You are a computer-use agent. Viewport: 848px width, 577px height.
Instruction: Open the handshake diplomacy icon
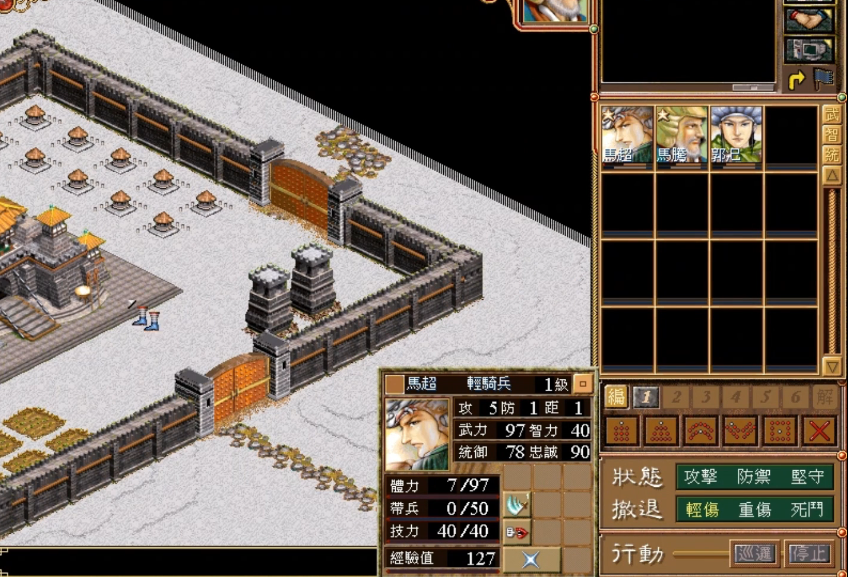809,20
